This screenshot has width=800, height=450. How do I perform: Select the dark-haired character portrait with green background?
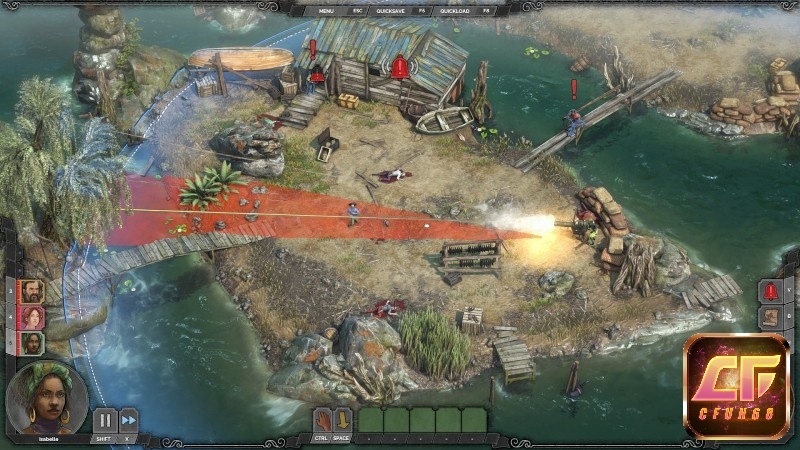[x=32, y=344]
